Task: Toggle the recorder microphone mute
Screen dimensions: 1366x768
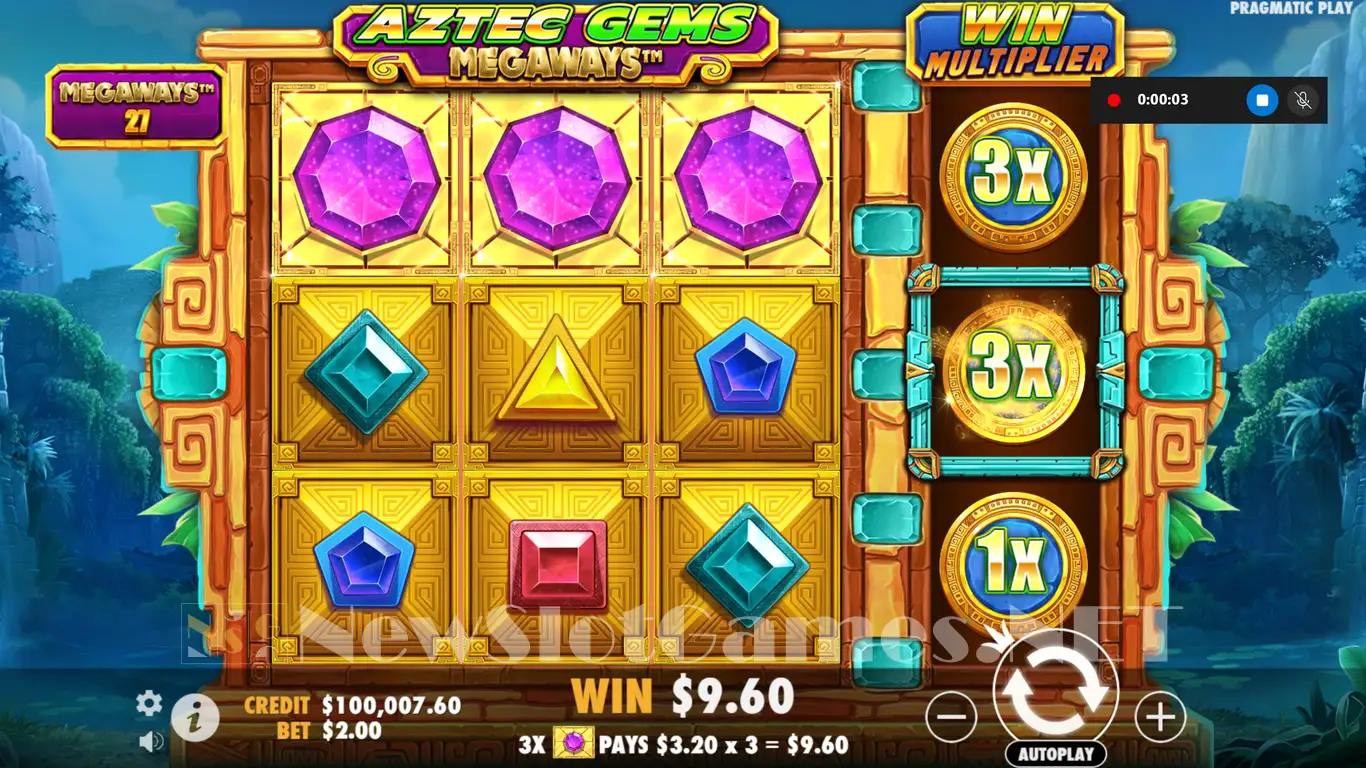Action: click(1302, 100)
